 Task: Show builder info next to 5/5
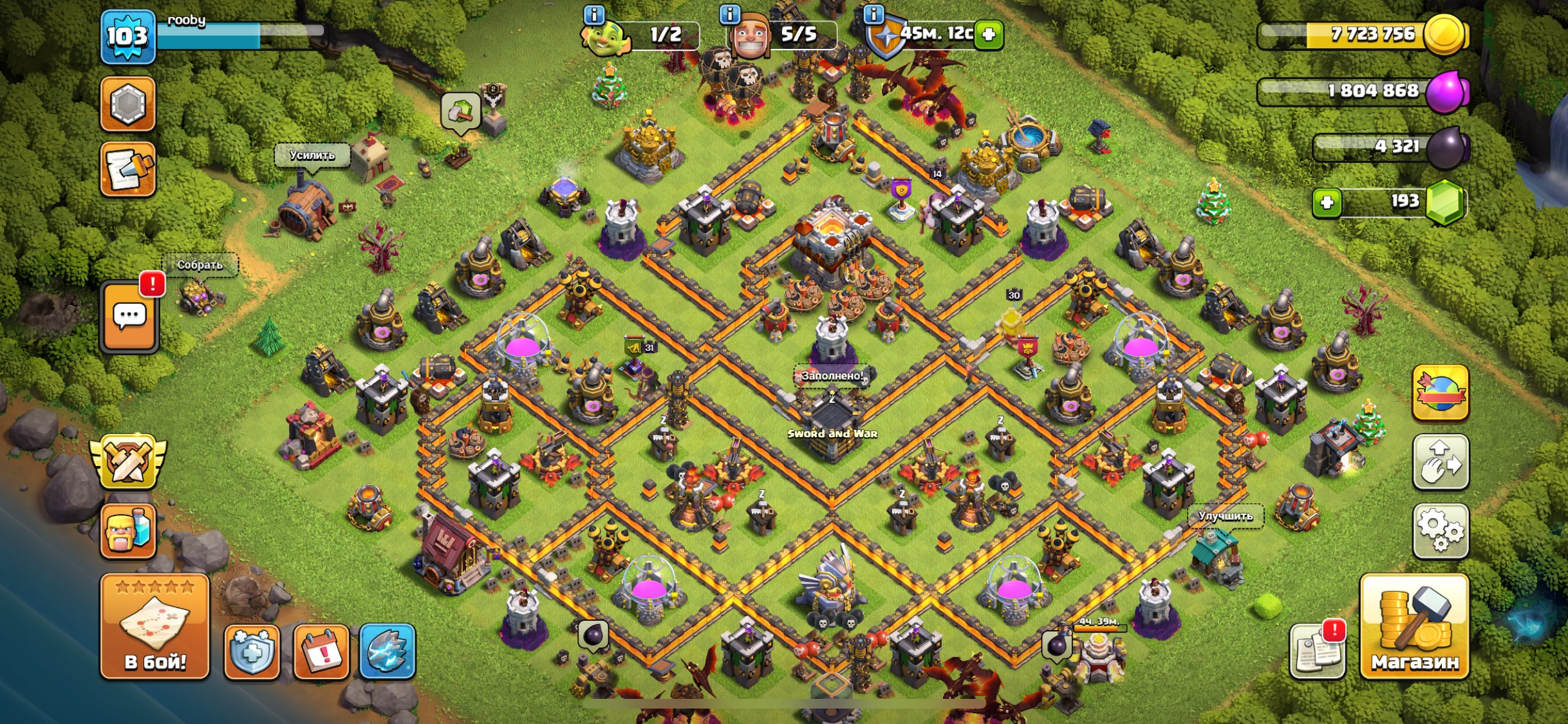click(729, 14)
